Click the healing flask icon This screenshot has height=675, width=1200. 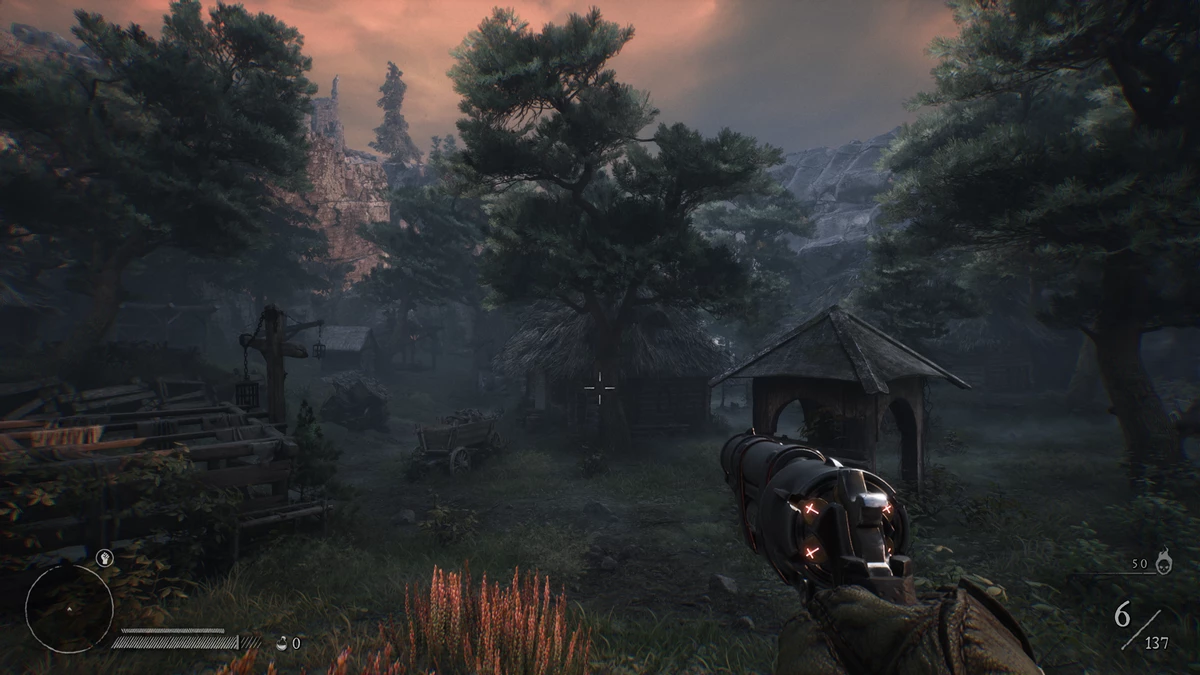tap(281, 643)
